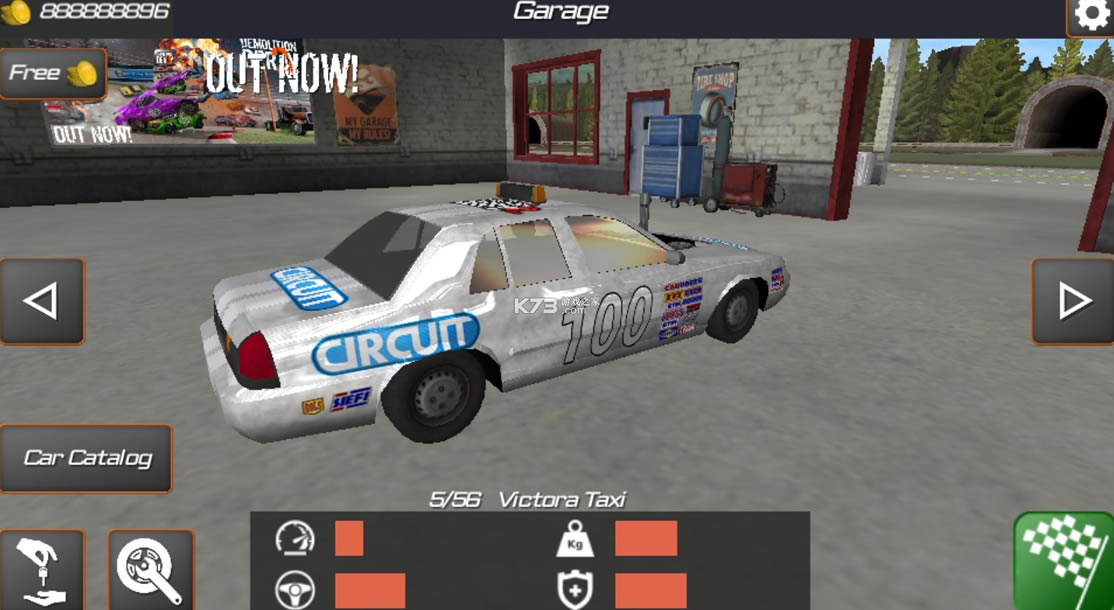Screen dimensions: 1114x610
Task: Open settings with the gear icon
Action: [x=1090, y=17]
